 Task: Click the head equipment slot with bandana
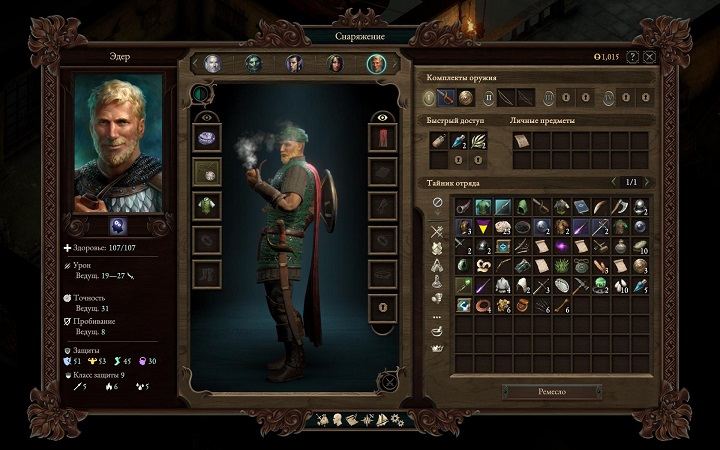coord(207,137)
